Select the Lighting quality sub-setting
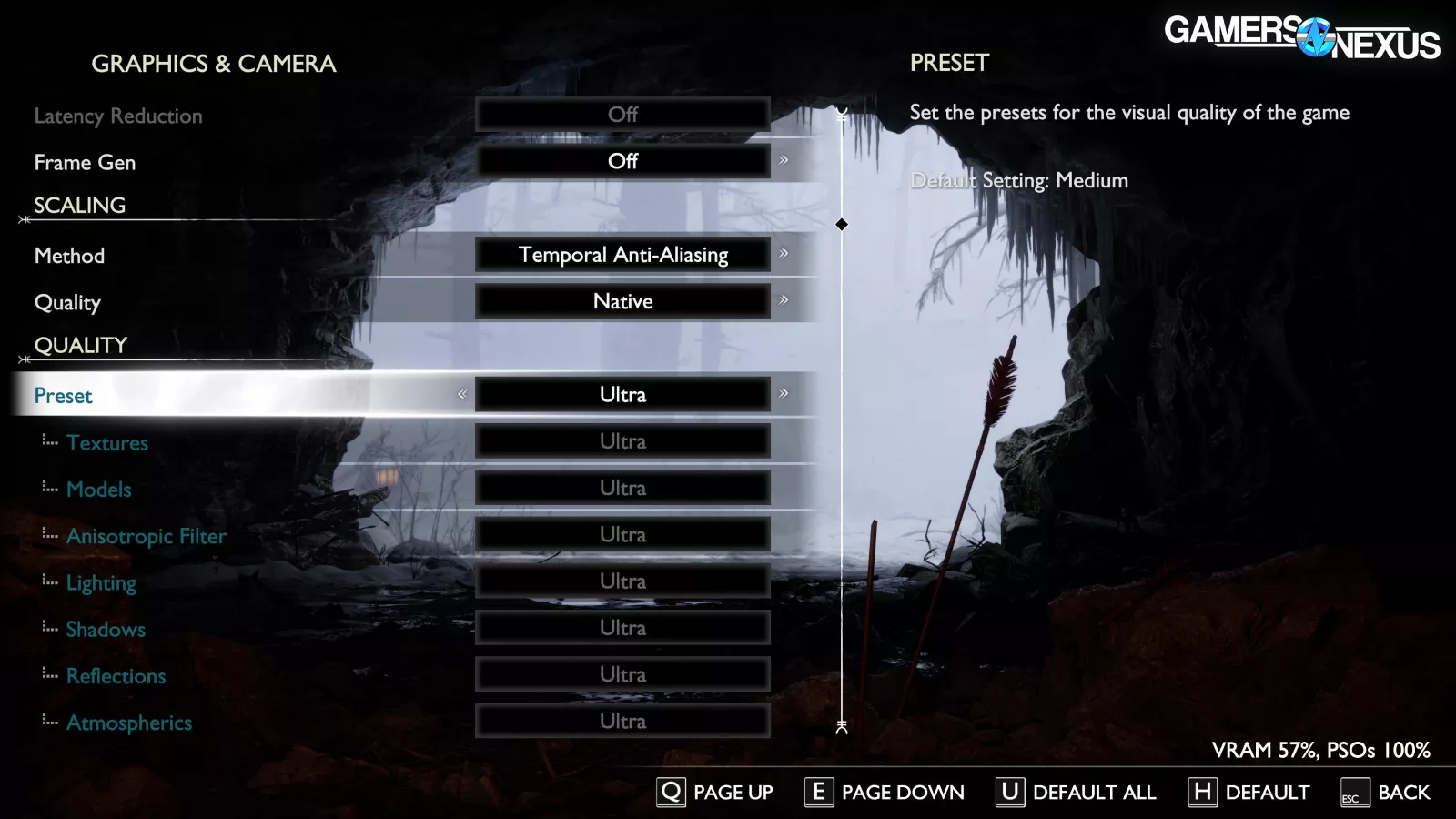The height and width of the screenshot is (819, 1456). point(101,582)
